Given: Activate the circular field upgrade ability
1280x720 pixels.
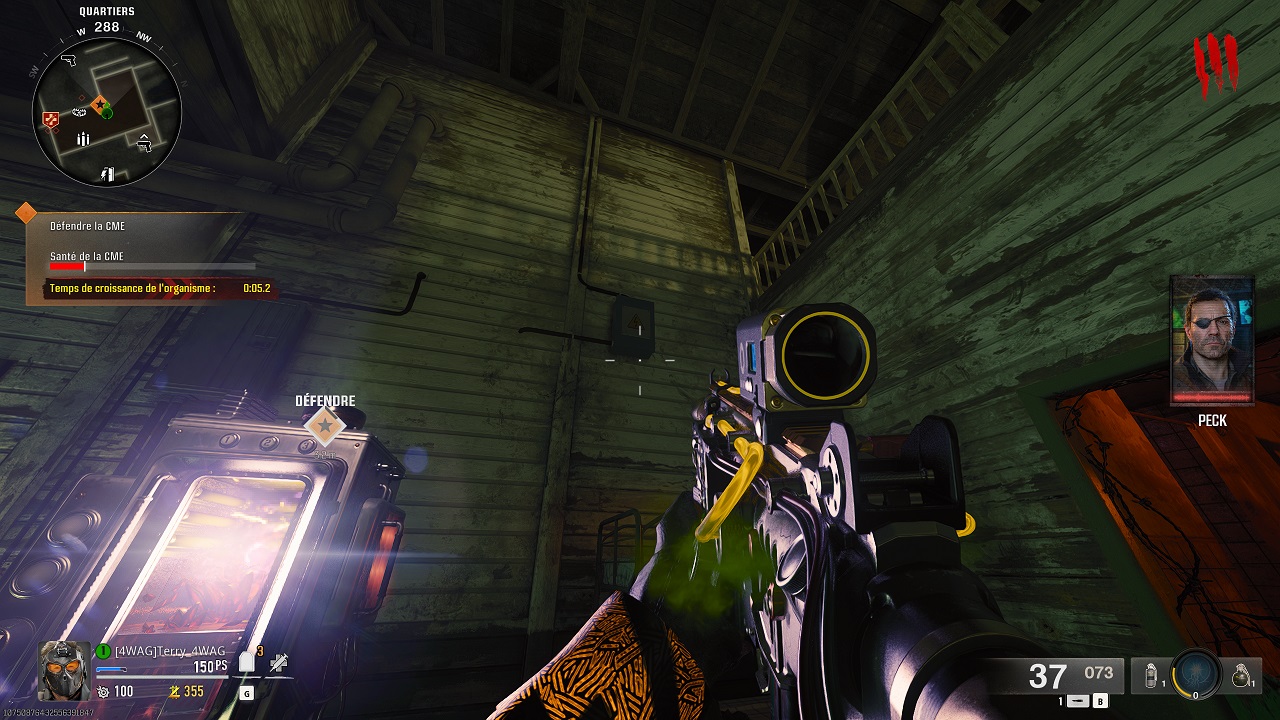Looking at the screenshot, I should (1195, 674).
